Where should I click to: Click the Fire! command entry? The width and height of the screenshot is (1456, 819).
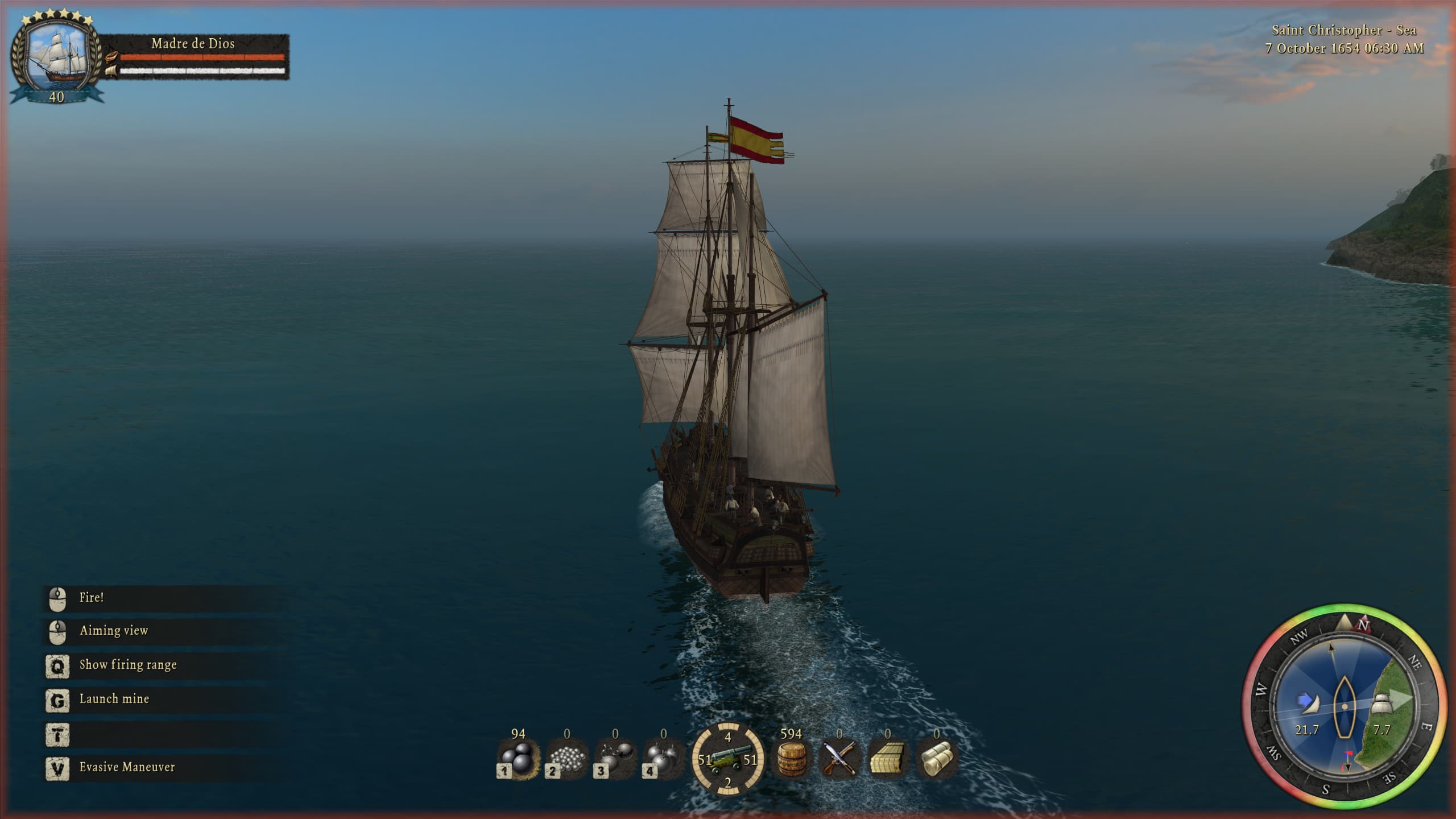[x=94, y=598]
